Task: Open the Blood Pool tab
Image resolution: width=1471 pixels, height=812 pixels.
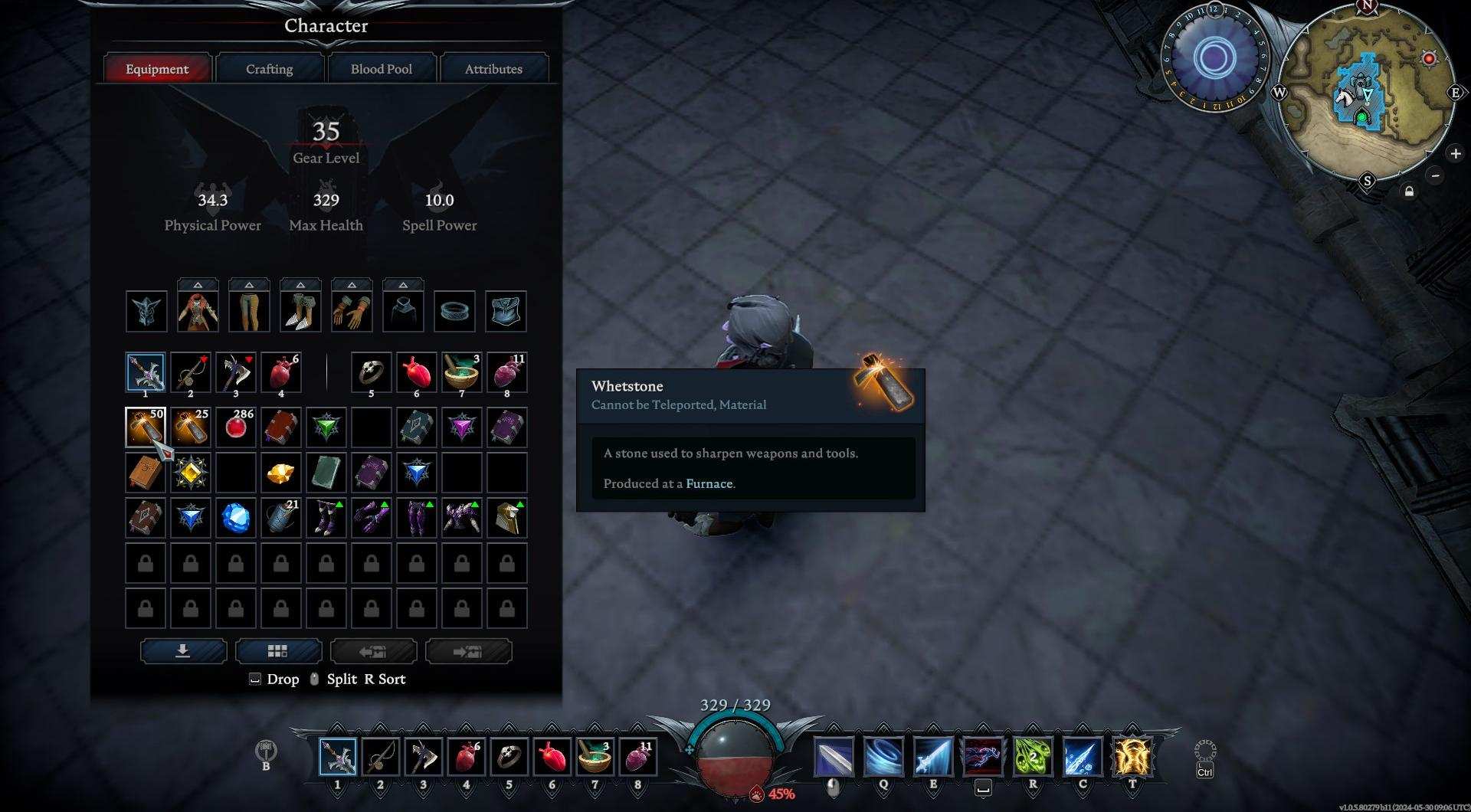Action: [x=381, y=69]
